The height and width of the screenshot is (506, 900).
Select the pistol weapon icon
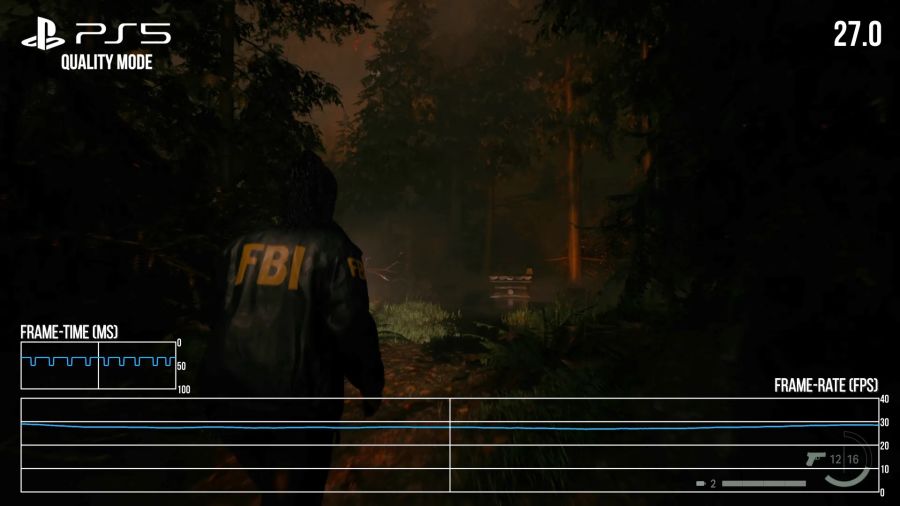coord(815,458)
